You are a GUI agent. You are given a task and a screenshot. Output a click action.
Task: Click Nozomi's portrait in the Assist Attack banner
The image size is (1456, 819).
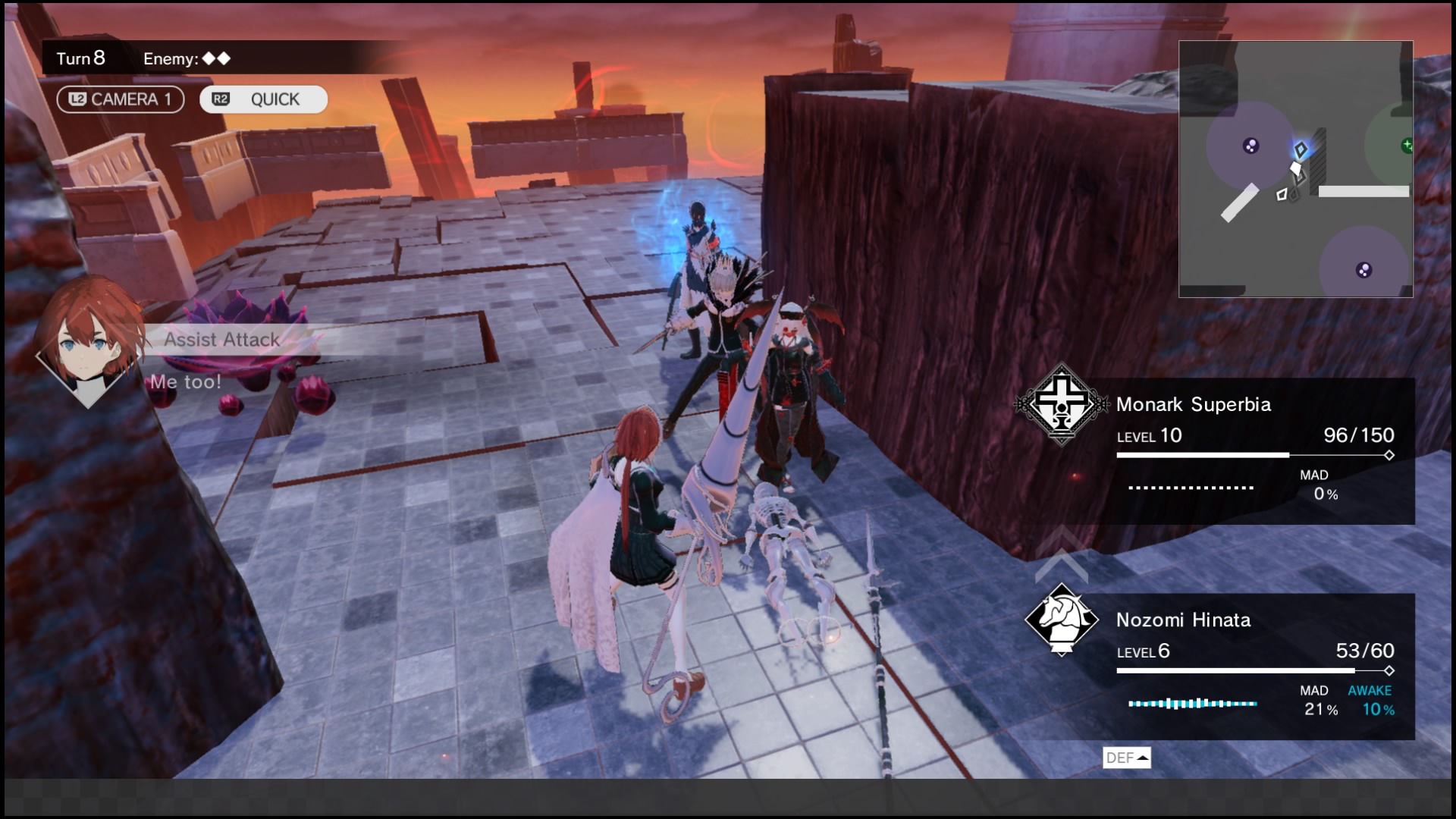tap(89, 341)
